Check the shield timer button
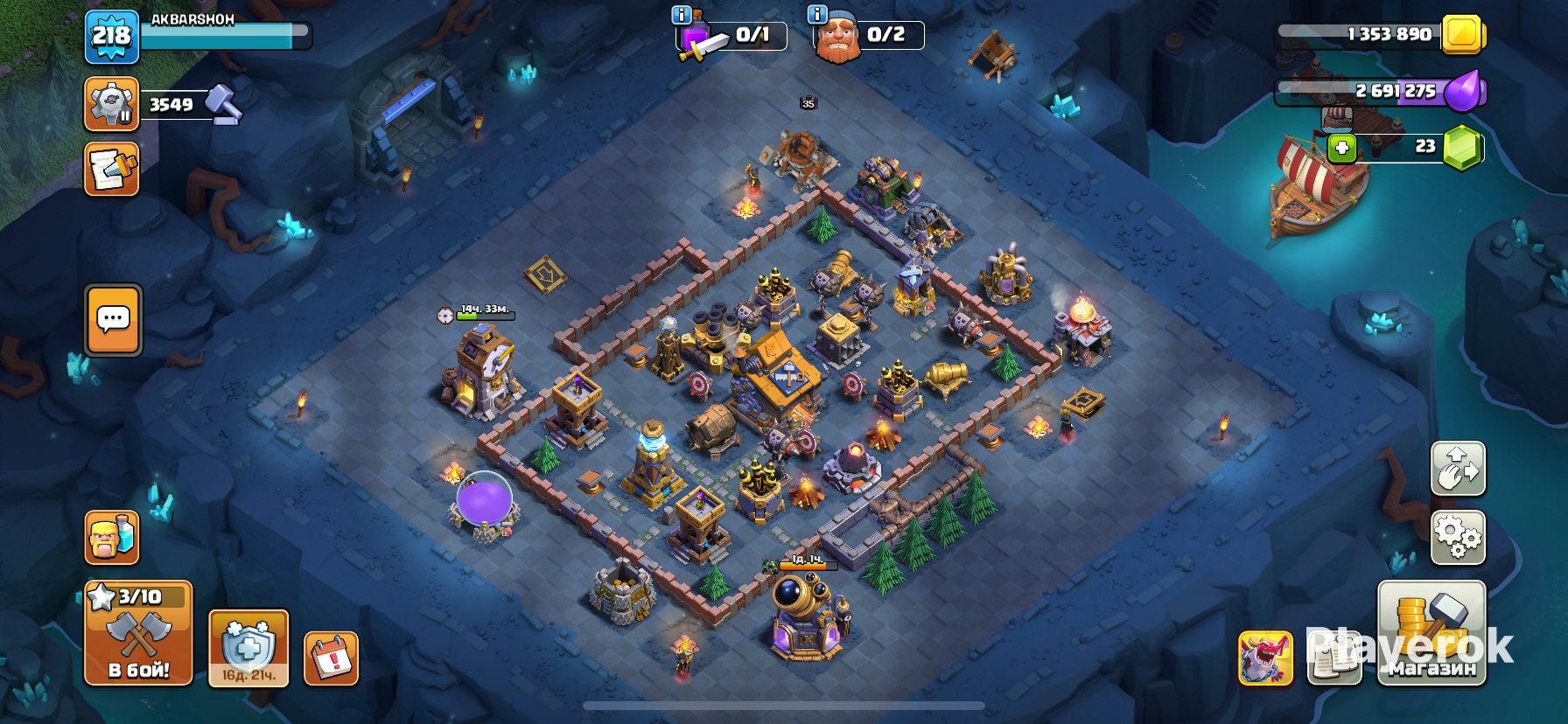 pos(248,649)
